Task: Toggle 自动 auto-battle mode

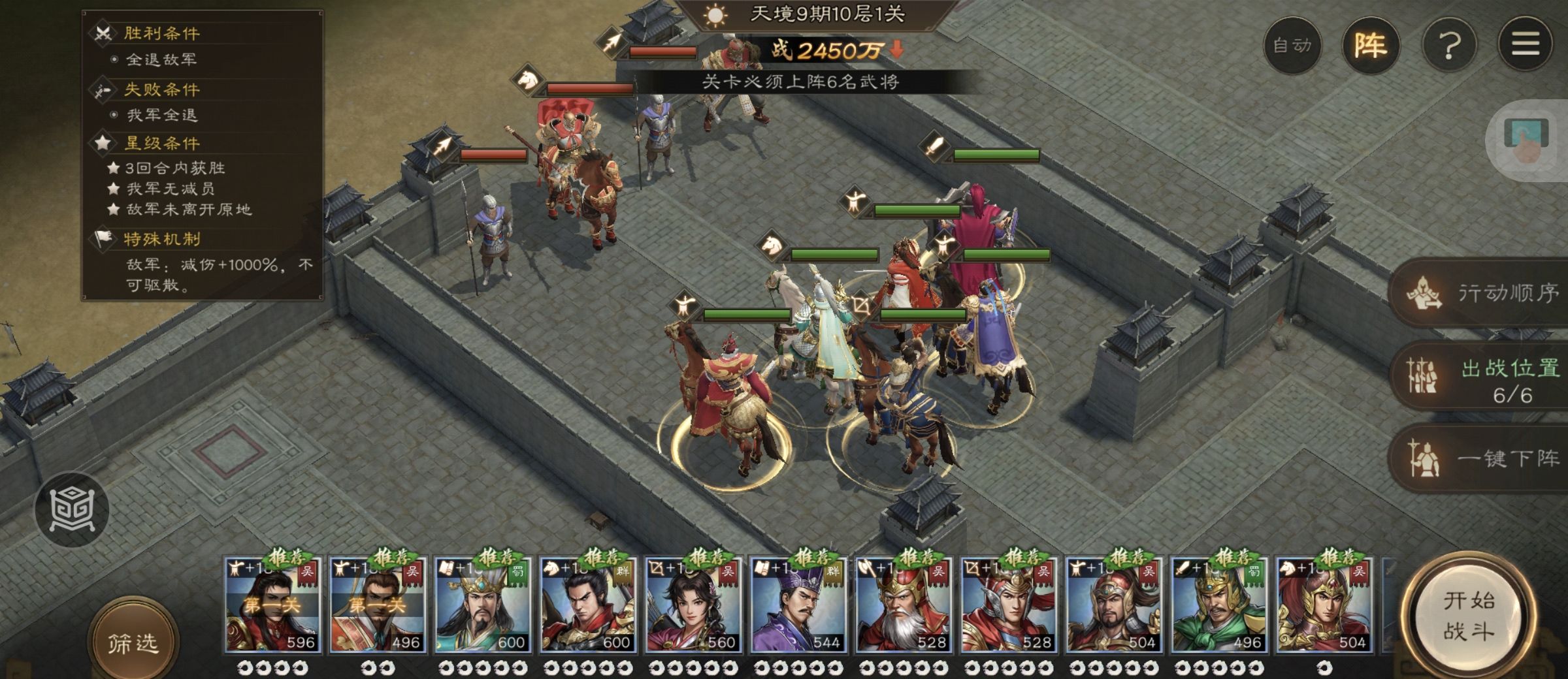Action: tap(1292, 46)
